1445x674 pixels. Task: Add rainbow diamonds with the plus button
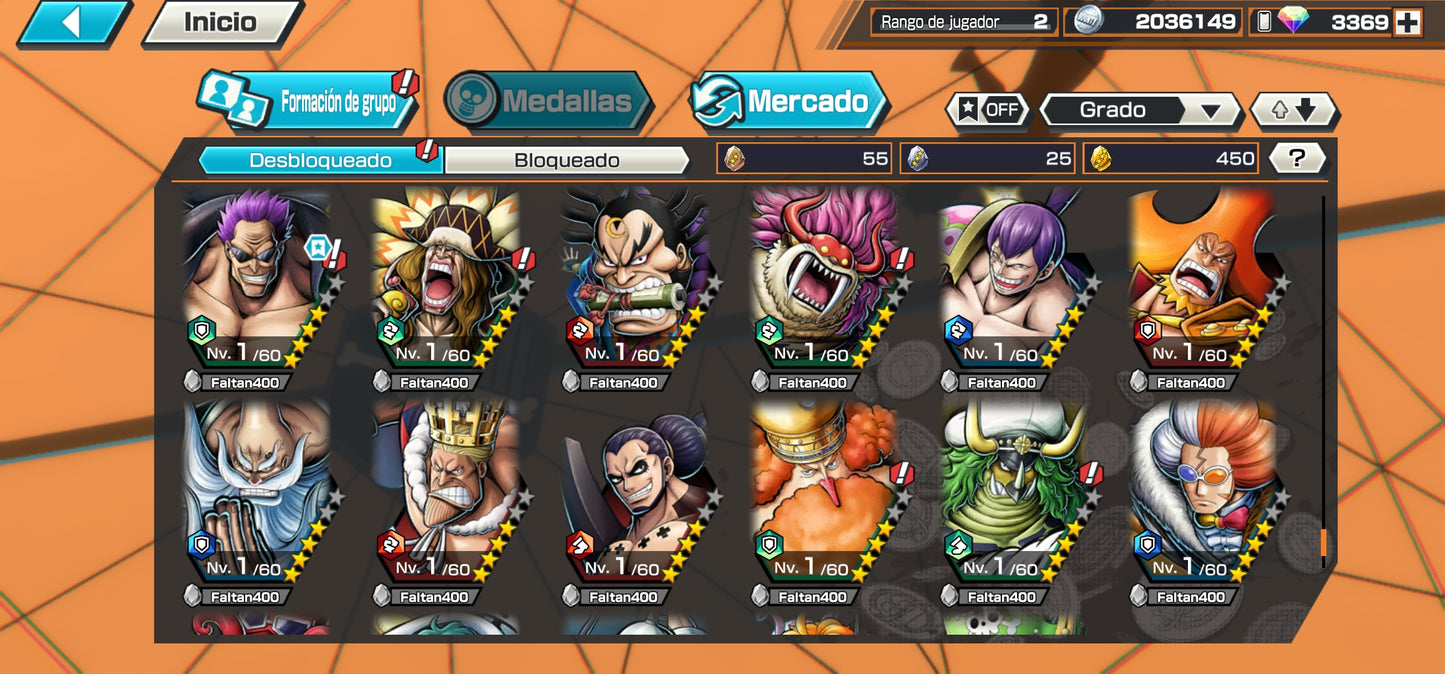click(x=1407, y=22)
